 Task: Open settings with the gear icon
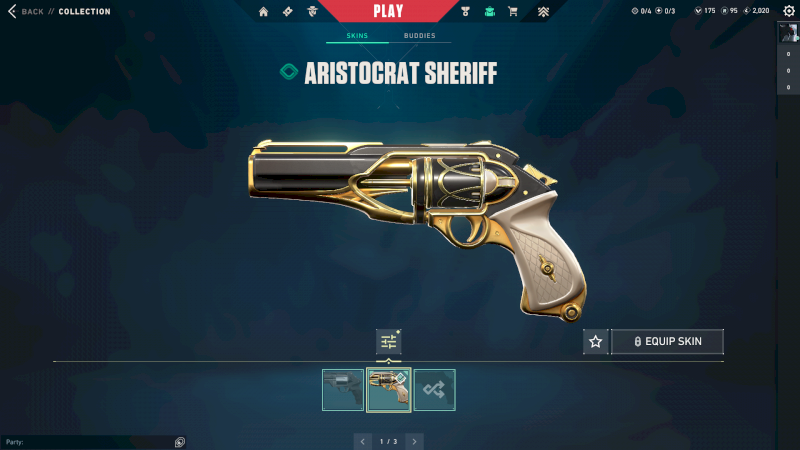(788, 11)
